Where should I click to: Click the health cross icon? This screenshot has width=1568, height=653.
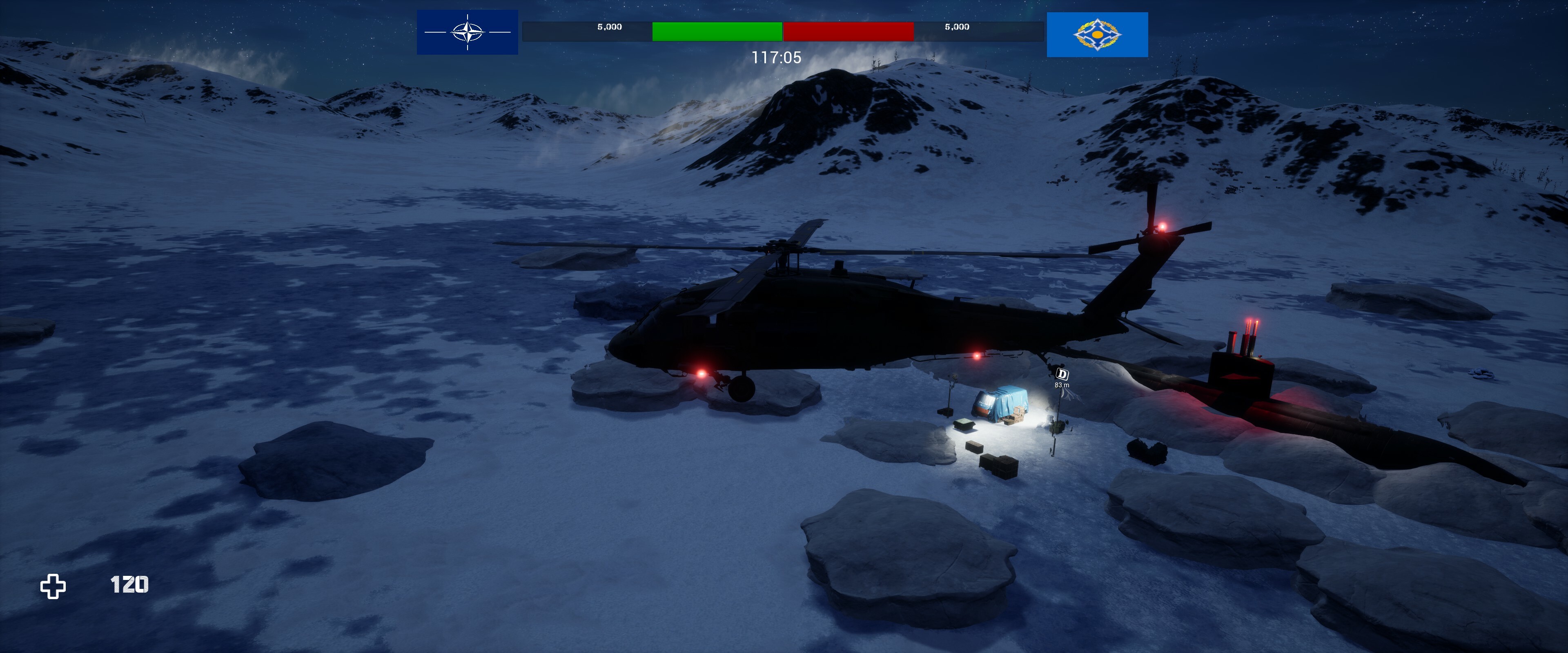point(53,586)
